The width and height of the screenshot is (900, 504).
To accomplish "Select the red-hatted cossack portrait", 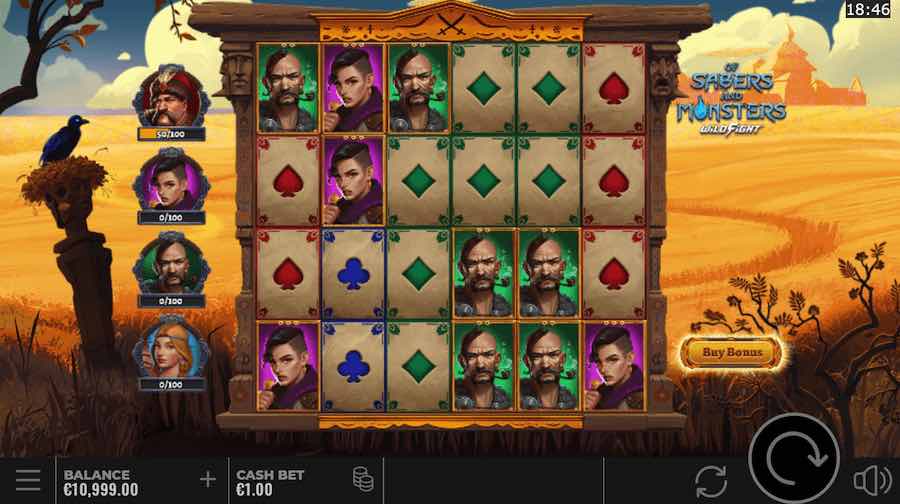I will tap(169, 98).
